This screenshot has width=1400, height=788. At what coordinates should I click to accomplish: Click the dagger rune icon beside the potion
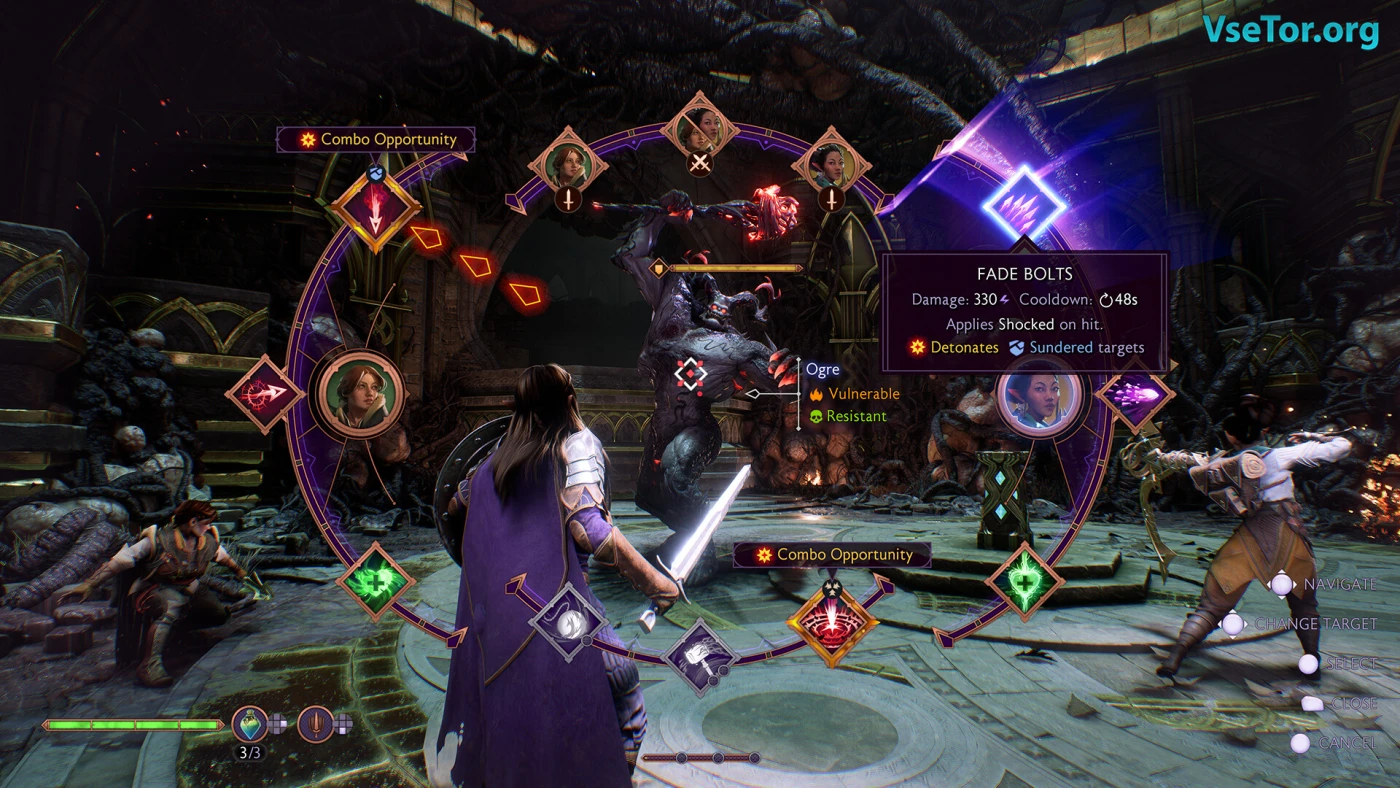[x=316, y=724]
